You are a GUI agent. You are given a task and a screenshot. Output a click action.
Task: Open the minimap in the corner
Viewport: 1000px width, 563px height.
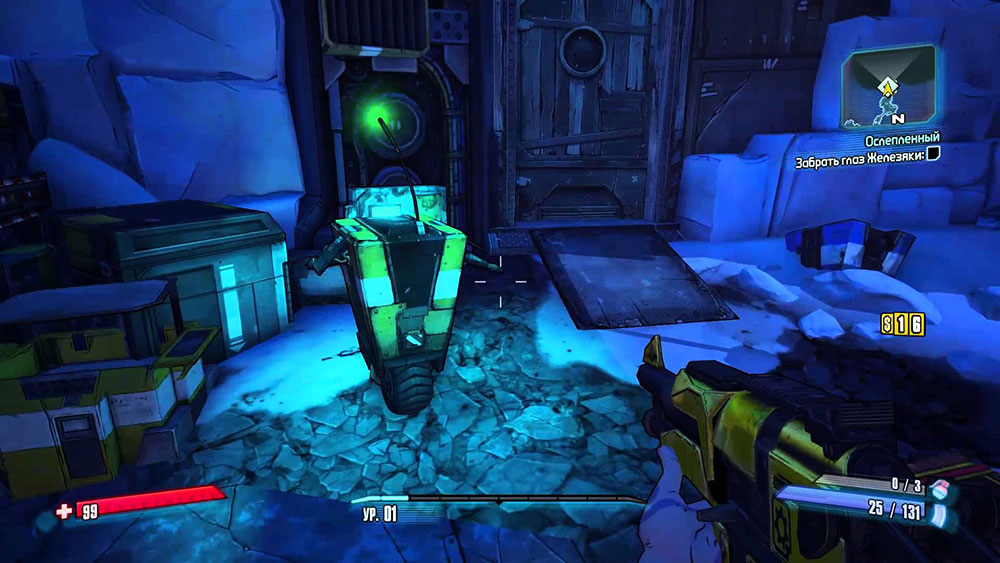[x=891, y=86]
